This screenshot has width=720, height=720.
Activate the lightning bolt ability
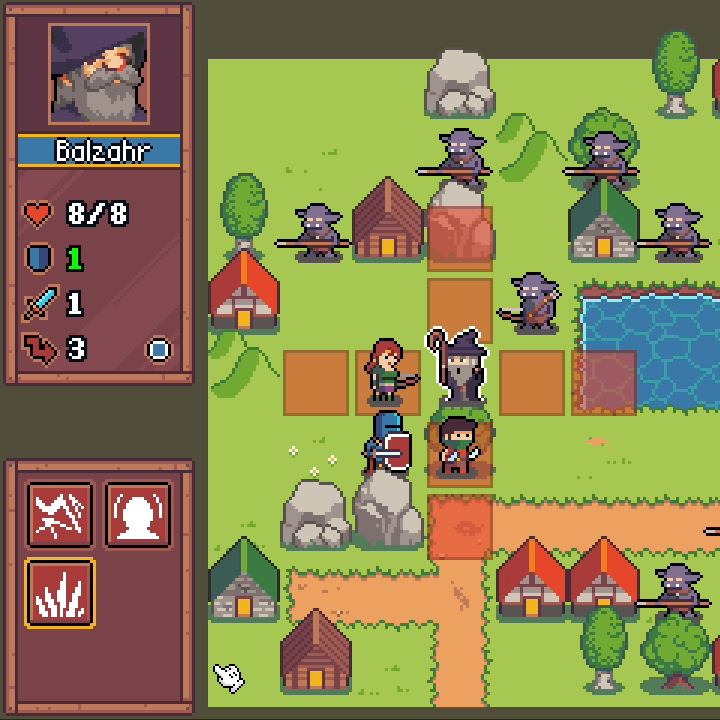pyautogui.click(x=60, y=514)
